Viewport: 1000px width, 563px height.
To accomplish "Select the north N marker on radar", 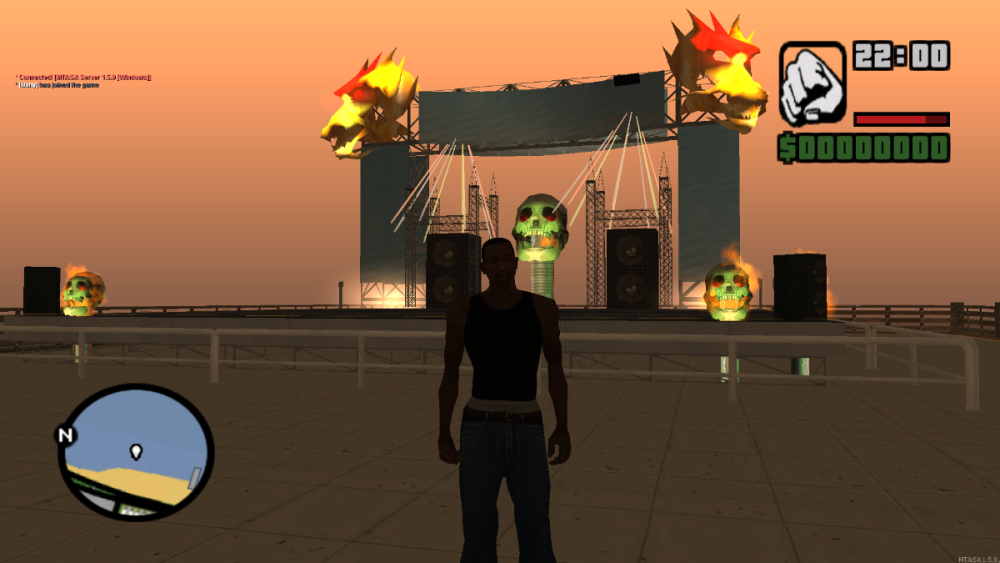I will click(x=66, y=435).
